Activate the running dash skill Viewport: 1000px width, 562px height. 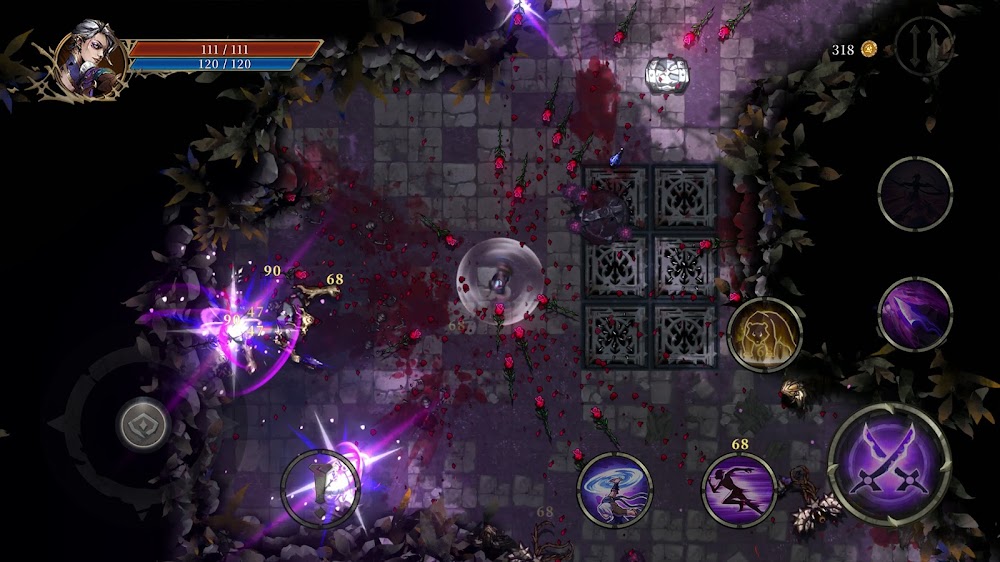(x=739, y=489)
